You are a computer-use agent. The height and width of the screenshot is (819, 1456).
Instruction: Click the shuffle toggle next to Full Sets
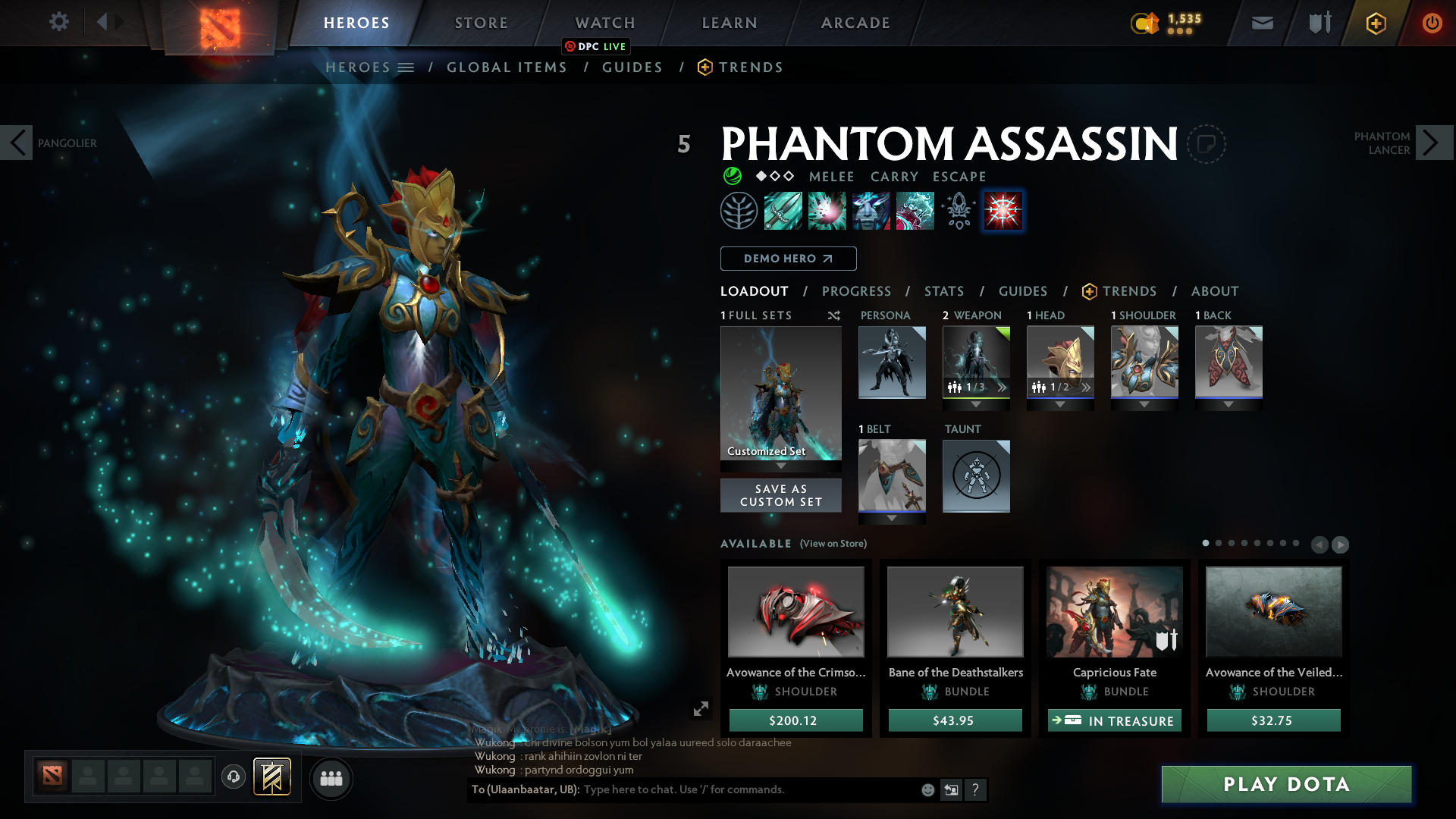834,315
